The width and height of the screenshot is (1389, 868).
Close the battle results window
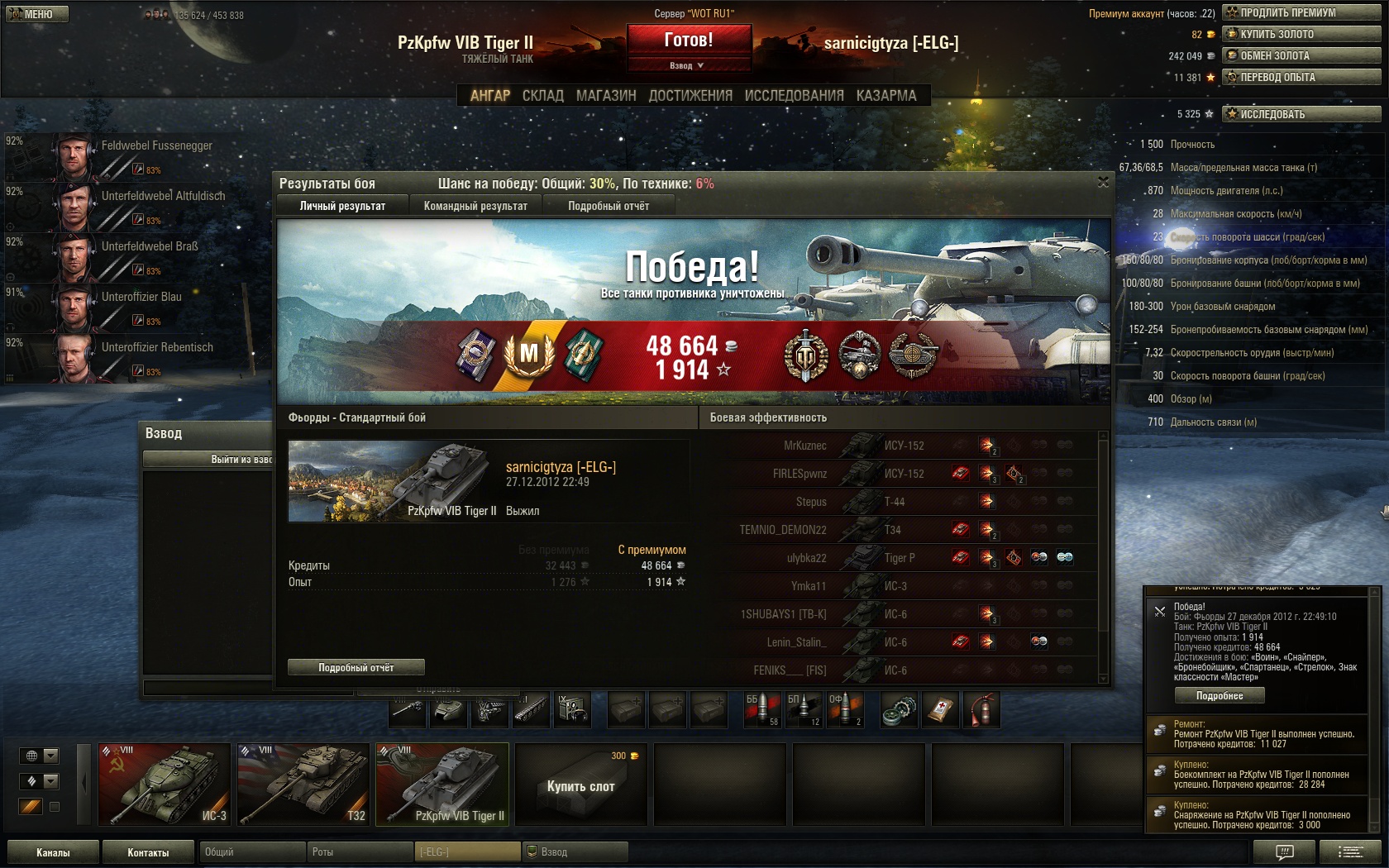[x=1103, y=182]
